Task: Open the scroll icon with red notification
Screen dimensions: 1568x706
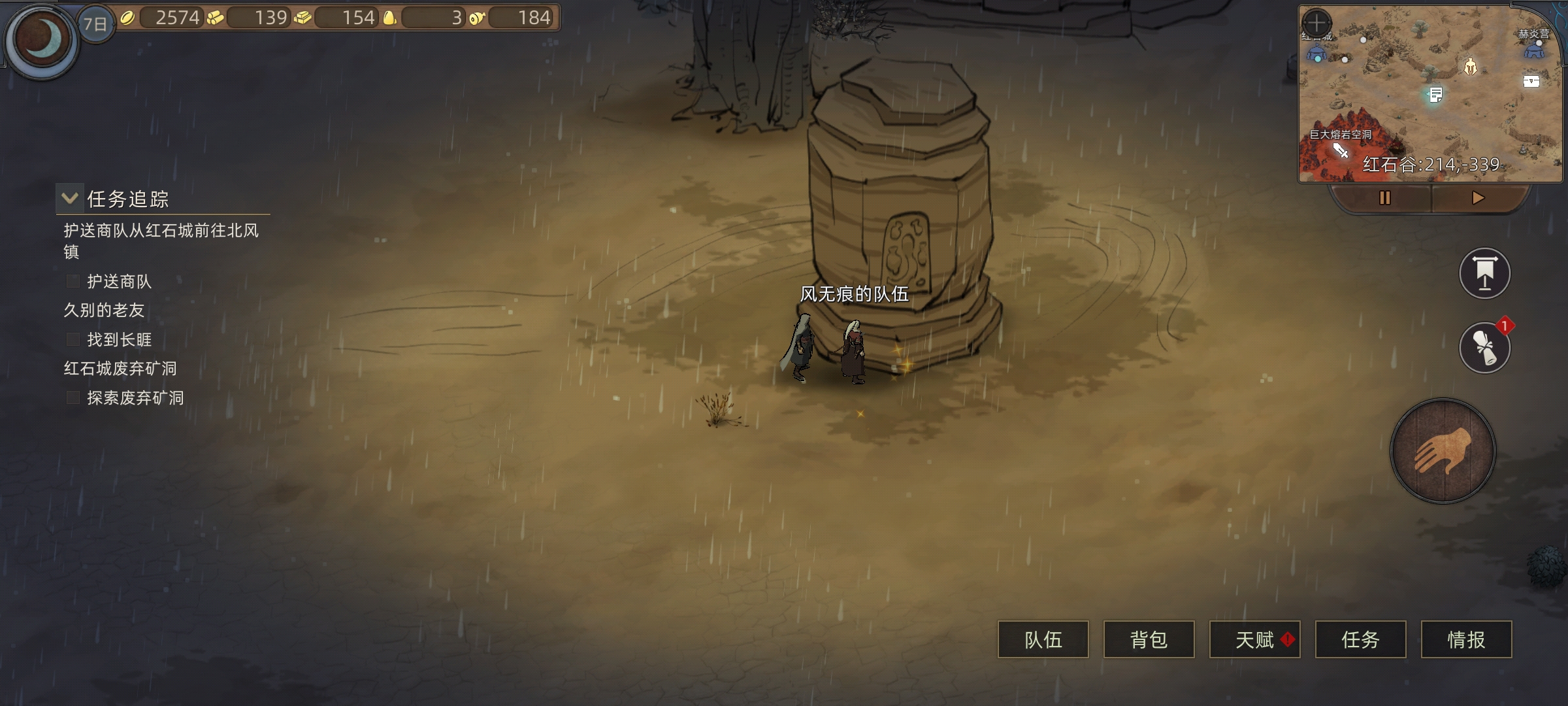Action: coord(1484,348)
